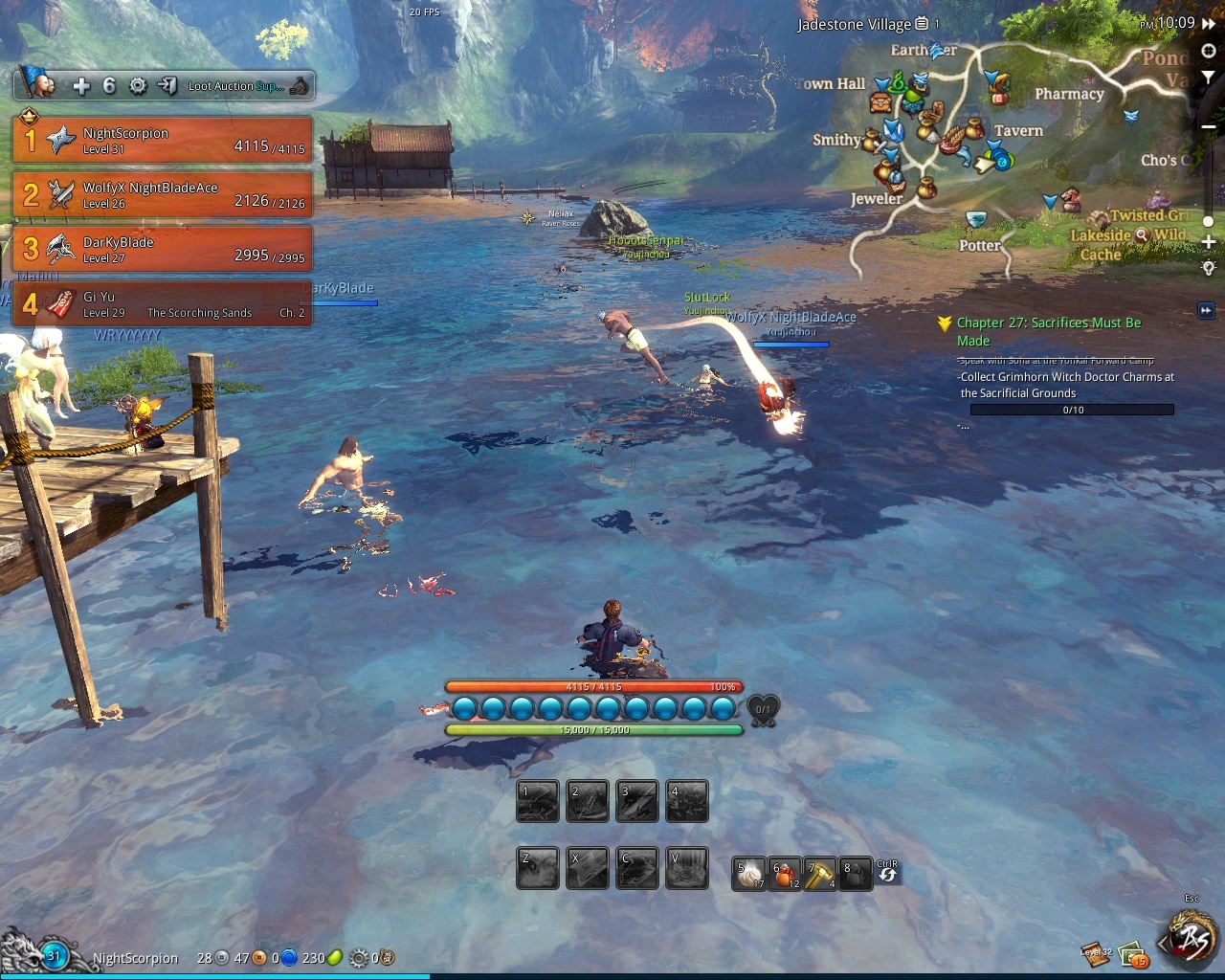Viewport: 1225px width, 980px height.
Task: Use the golden repair hammer in slot 7
Action: pyautogui.click(x=820, y=873)
